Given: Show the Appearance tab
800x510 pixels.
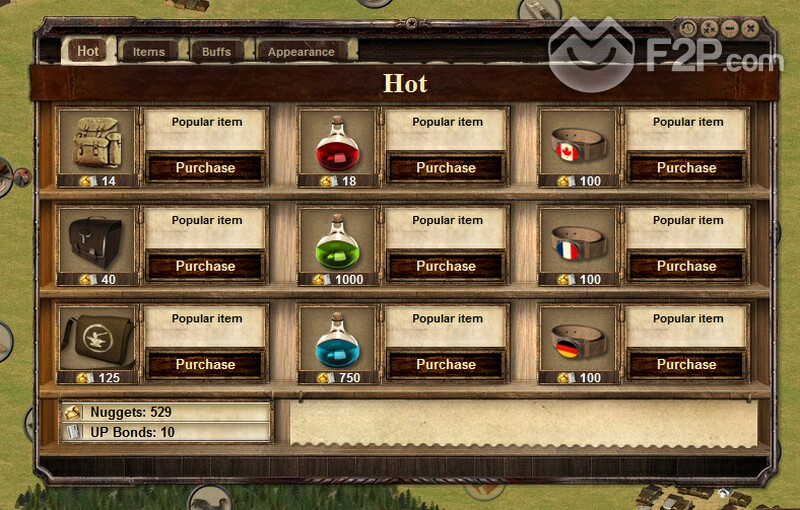Looking at the screenshot, I should 300,51.
